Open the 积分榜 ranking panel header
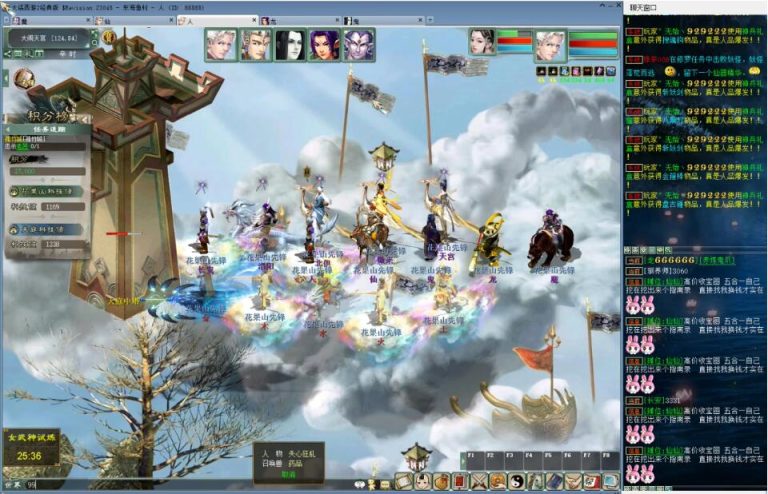Viewport: 768px width, 494px height. pyautogui.click(x=47, y=117)
